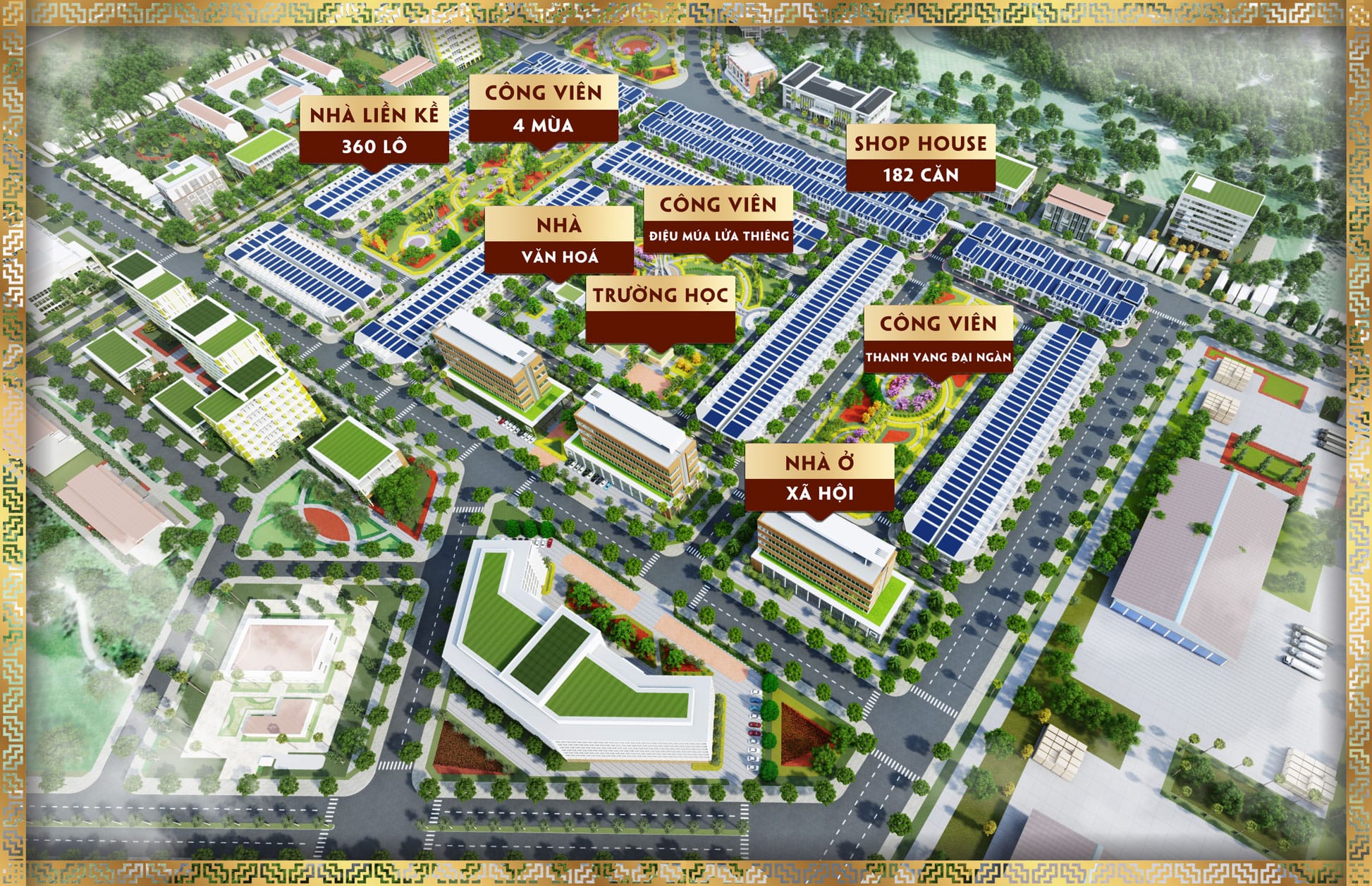Select the Công Viên Điệu Múa Lửa Thiêng marker

point(718,219)
